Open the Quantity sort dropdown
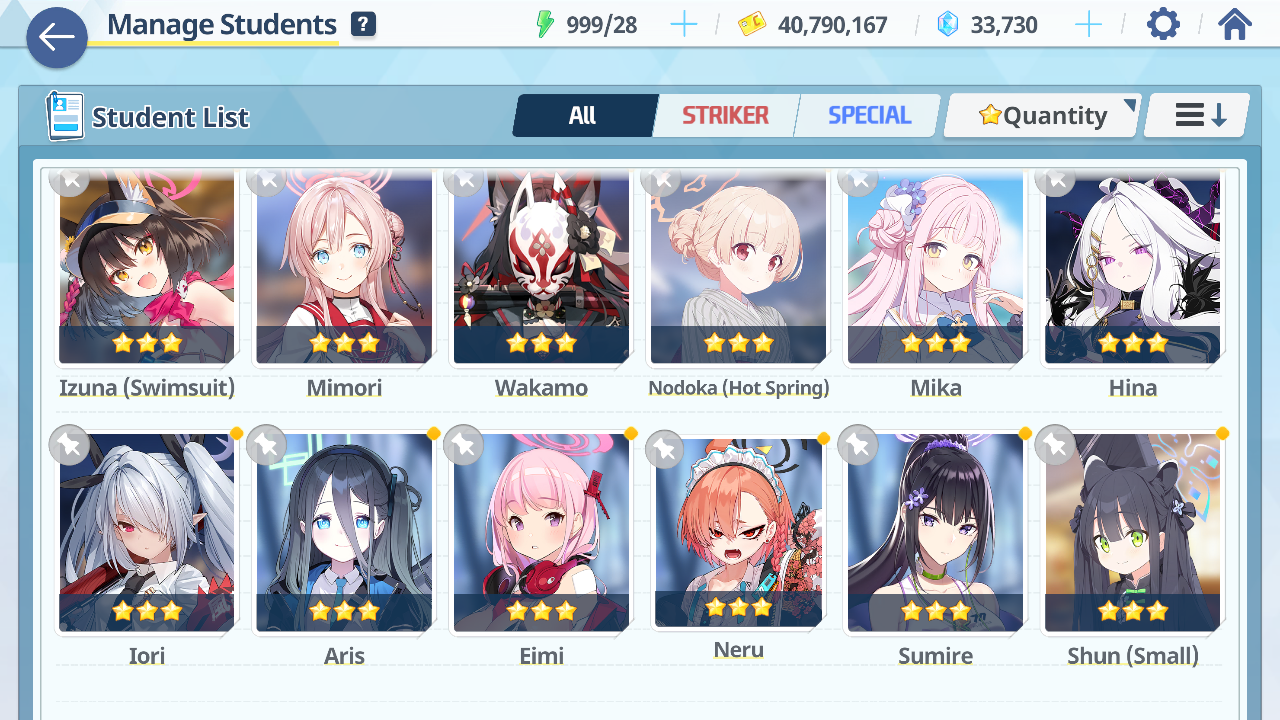 tap(1043, 116)
